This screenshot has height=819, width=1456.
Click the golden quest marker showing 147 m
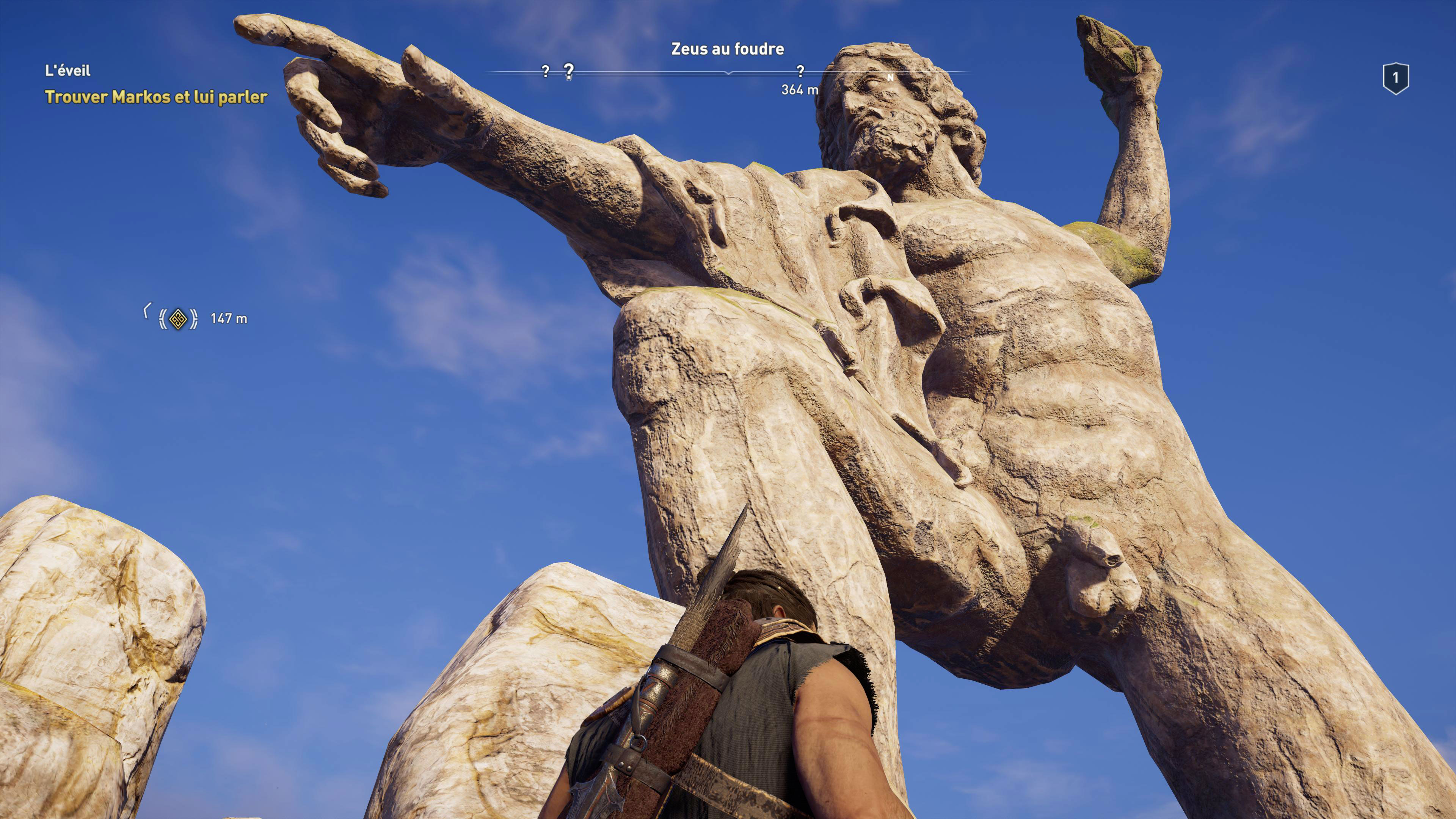point(178,319)
